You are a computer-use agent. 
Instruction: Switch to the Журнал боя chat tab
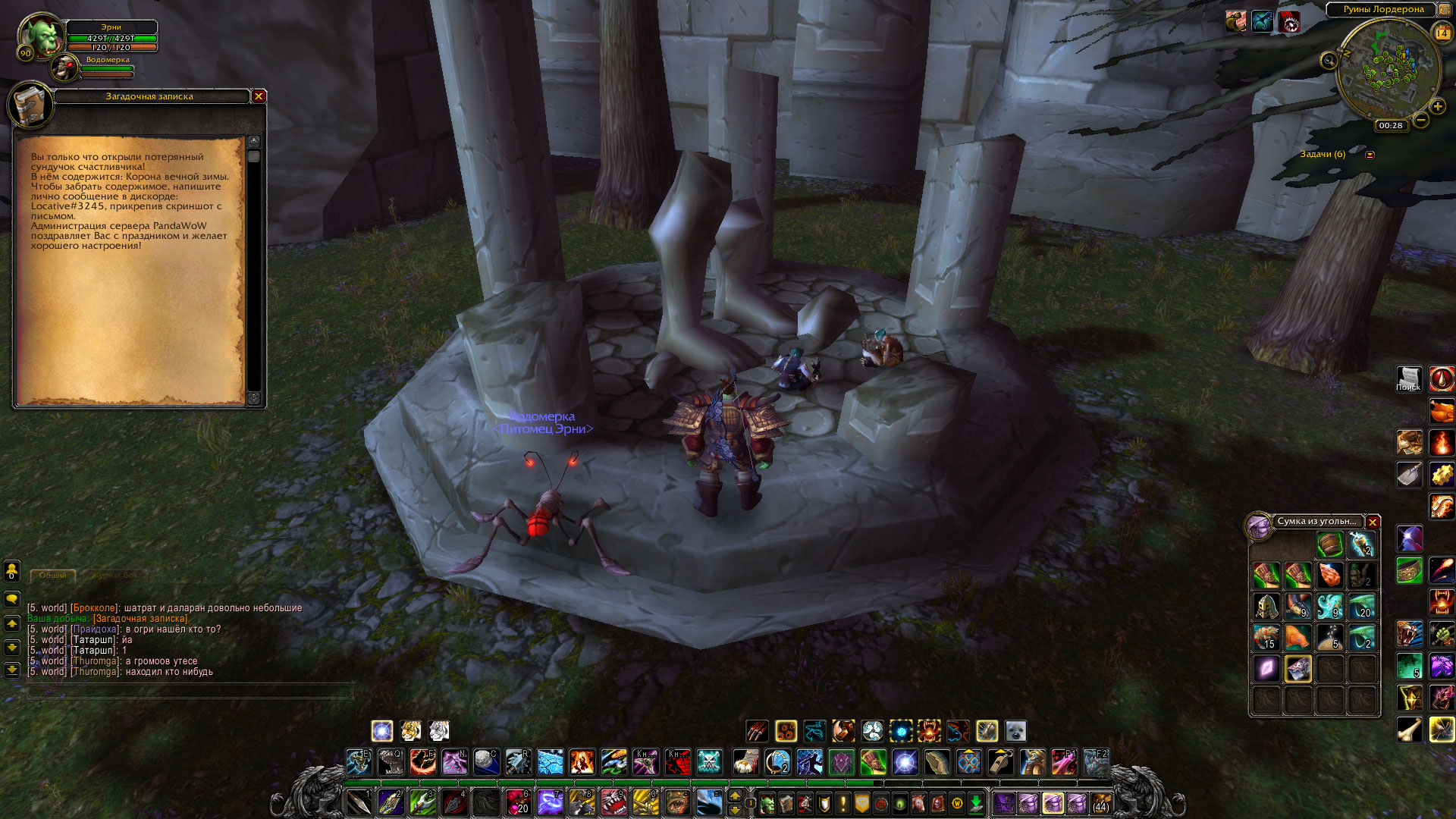(x=115, y=576)
